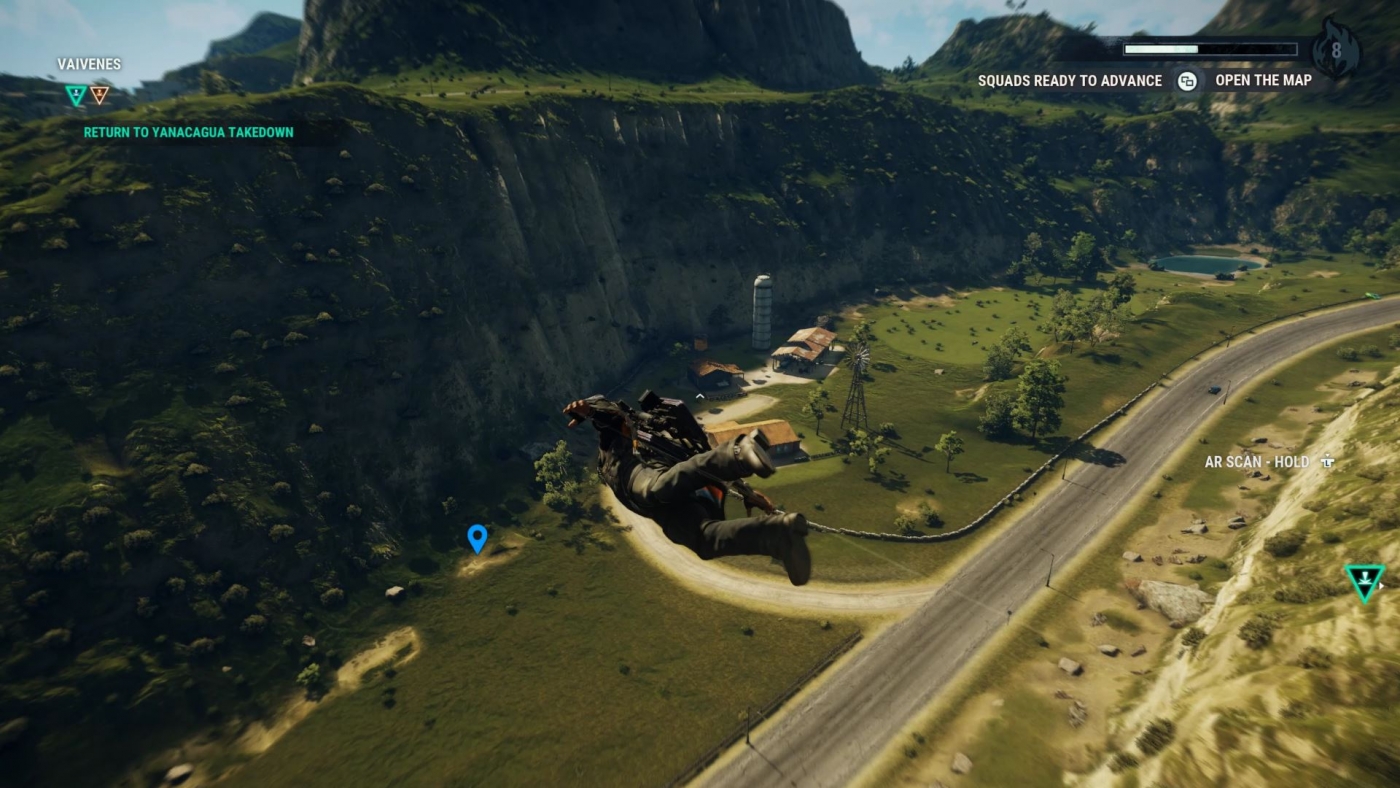Select the teal Vaivenes faction triangle icon
This screenshot has height=788, width=1400.
tap(74, 94)
